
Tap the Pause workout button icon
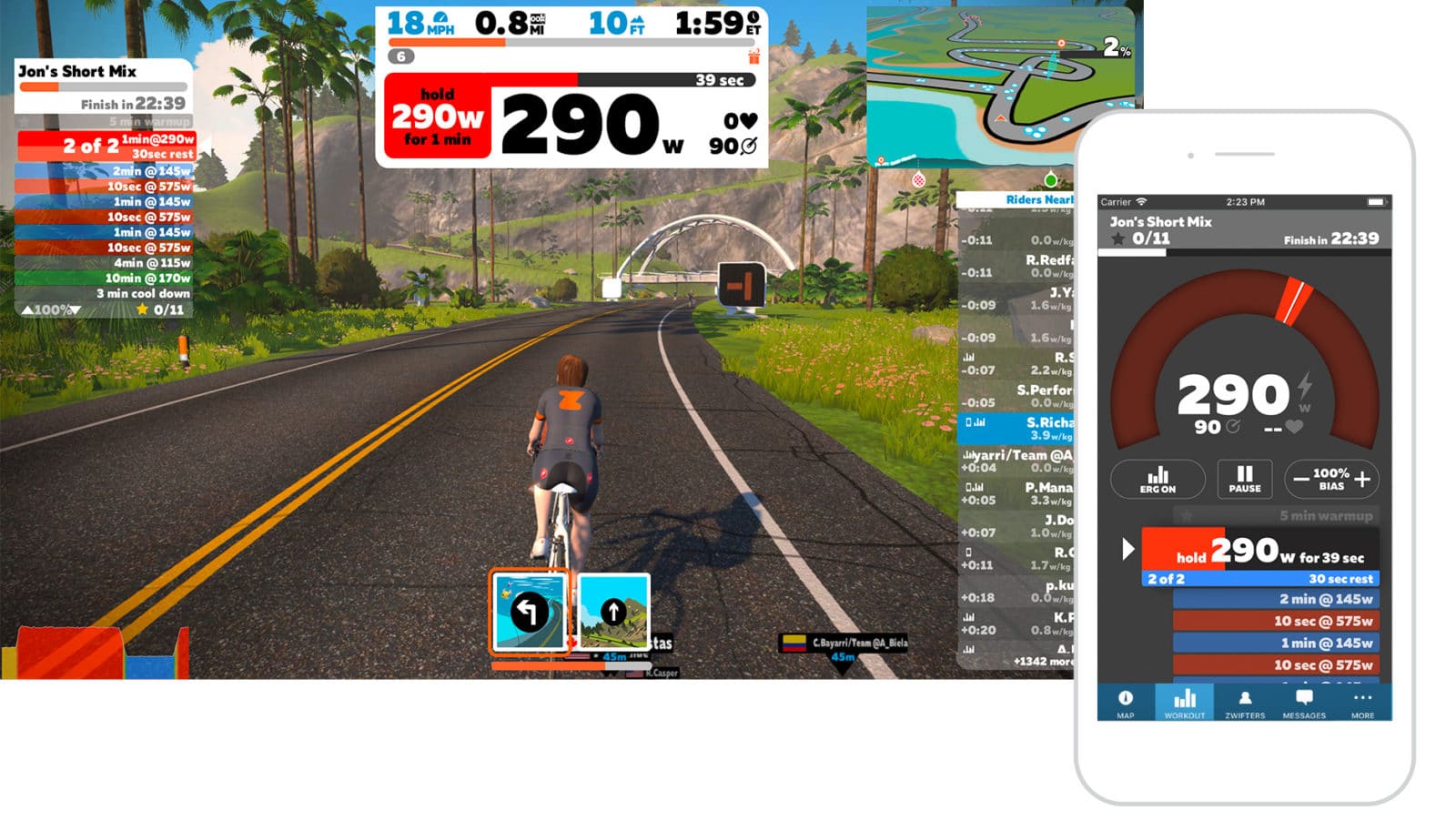1245,477
